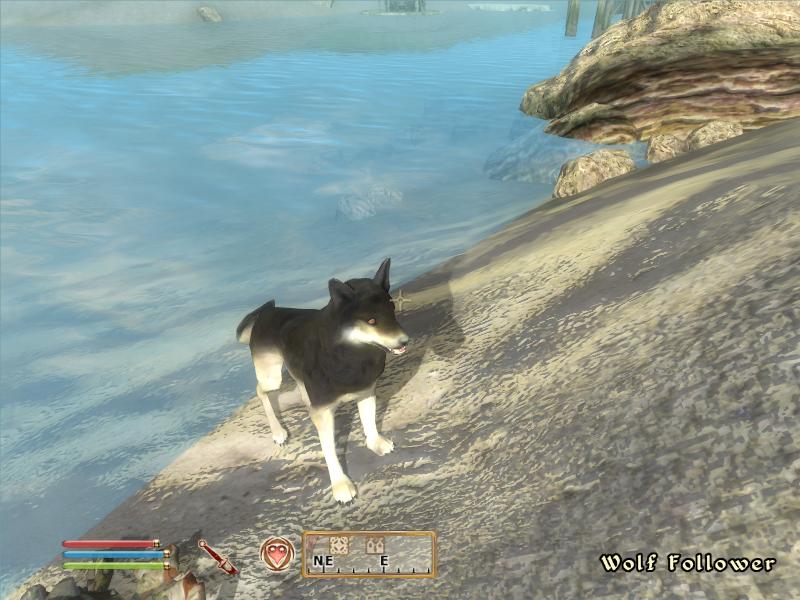Click the equipped dagger weapon icon
Screen dimensions: 800x600
tap(217, 556)
